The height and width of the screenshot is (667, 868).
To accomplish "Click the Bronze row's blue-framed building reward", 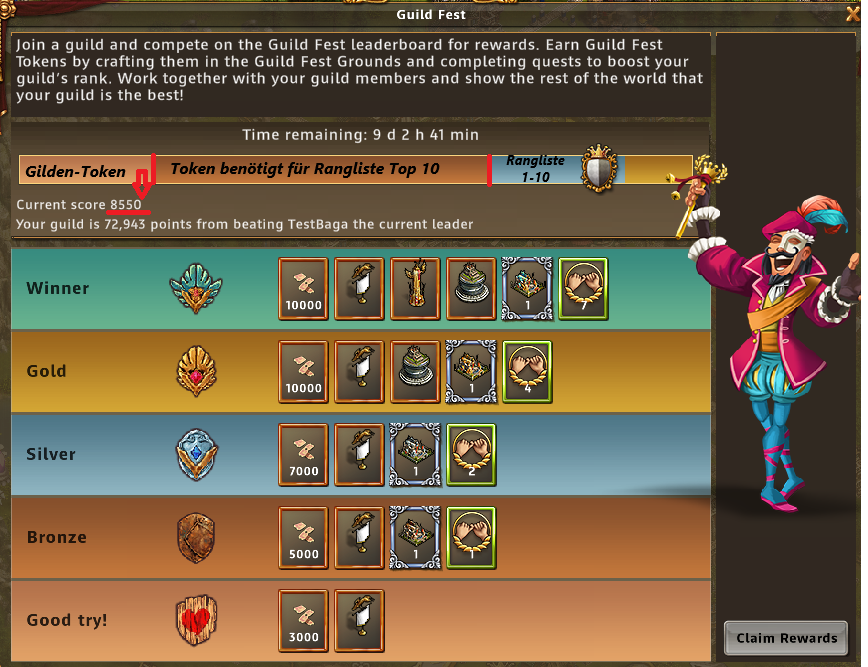I will tap(415, 537).
